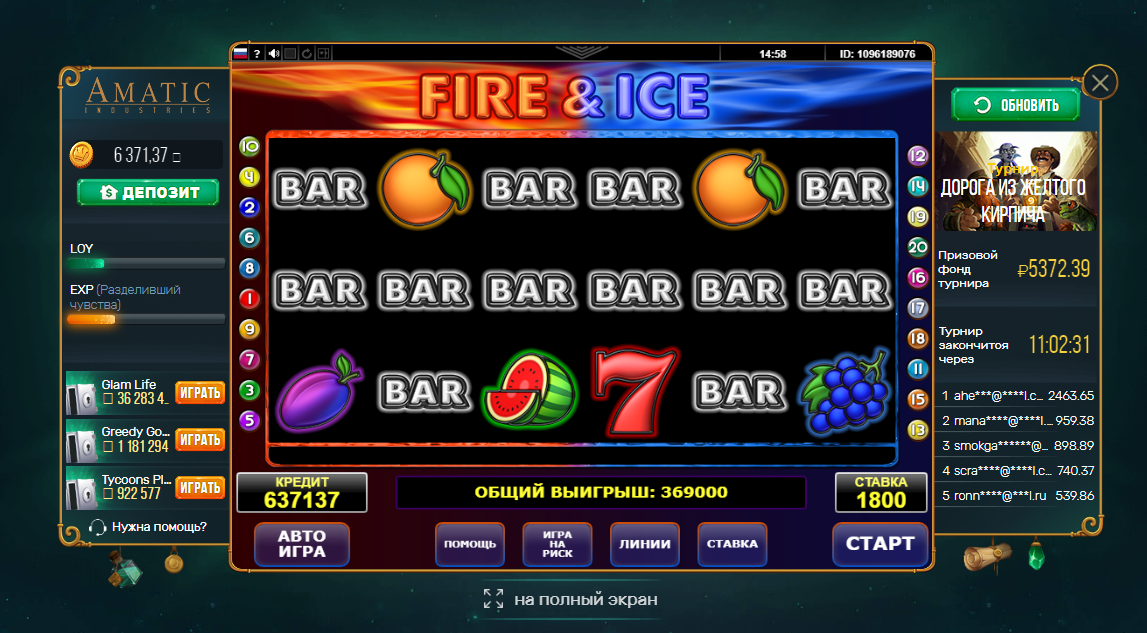Spin the reels with the СТАРТ button
The height and width of the screenshot is (633, 1147).
pyautogui.click(x=880, y=544)
